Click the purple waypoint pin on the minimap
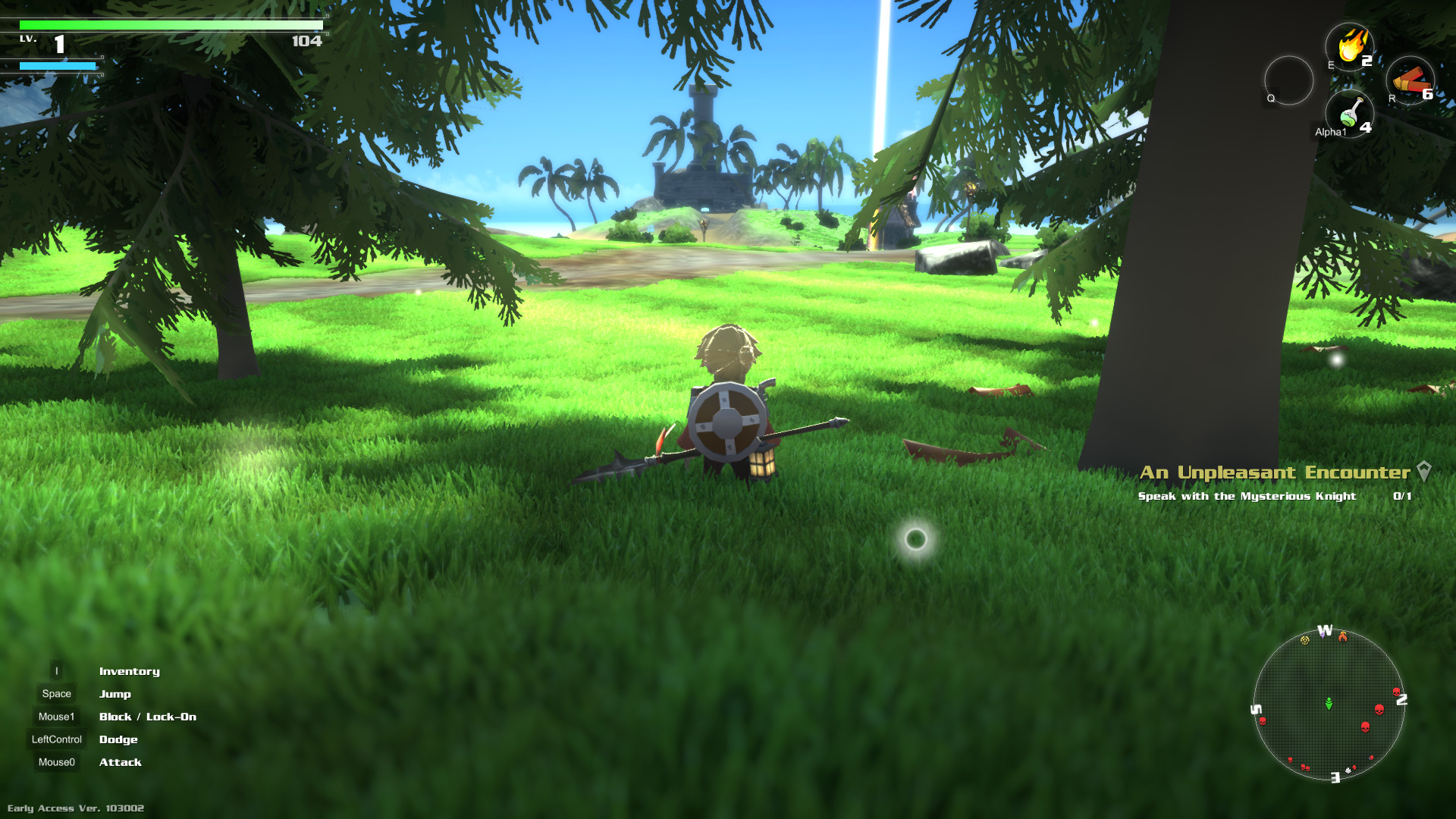The width and height of the screenshot is (1456, 819). pyautogui.click(x=1323, y=636)
